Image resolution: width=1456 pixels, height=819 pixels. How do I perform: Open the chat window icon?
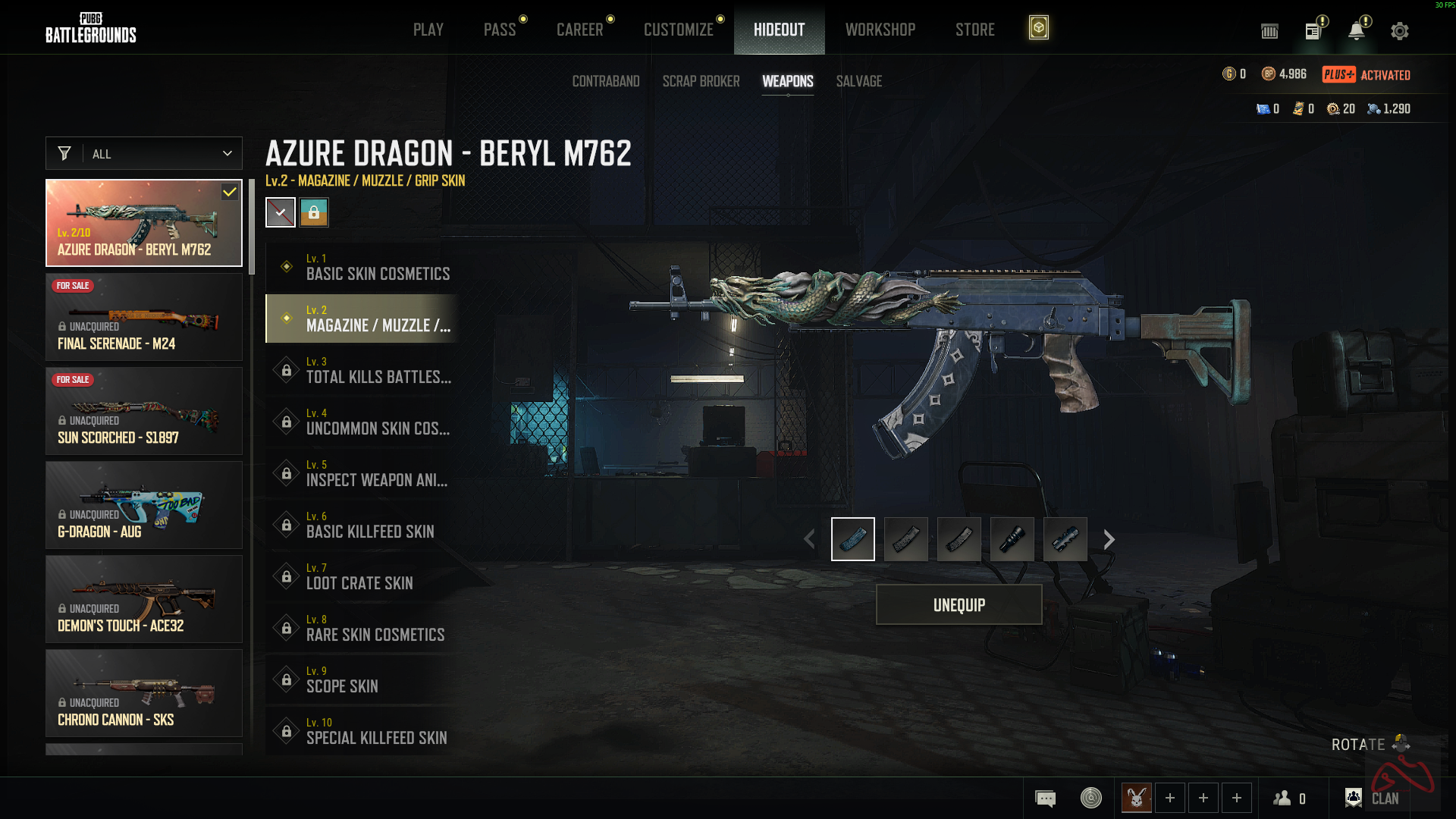(1045, 799)
